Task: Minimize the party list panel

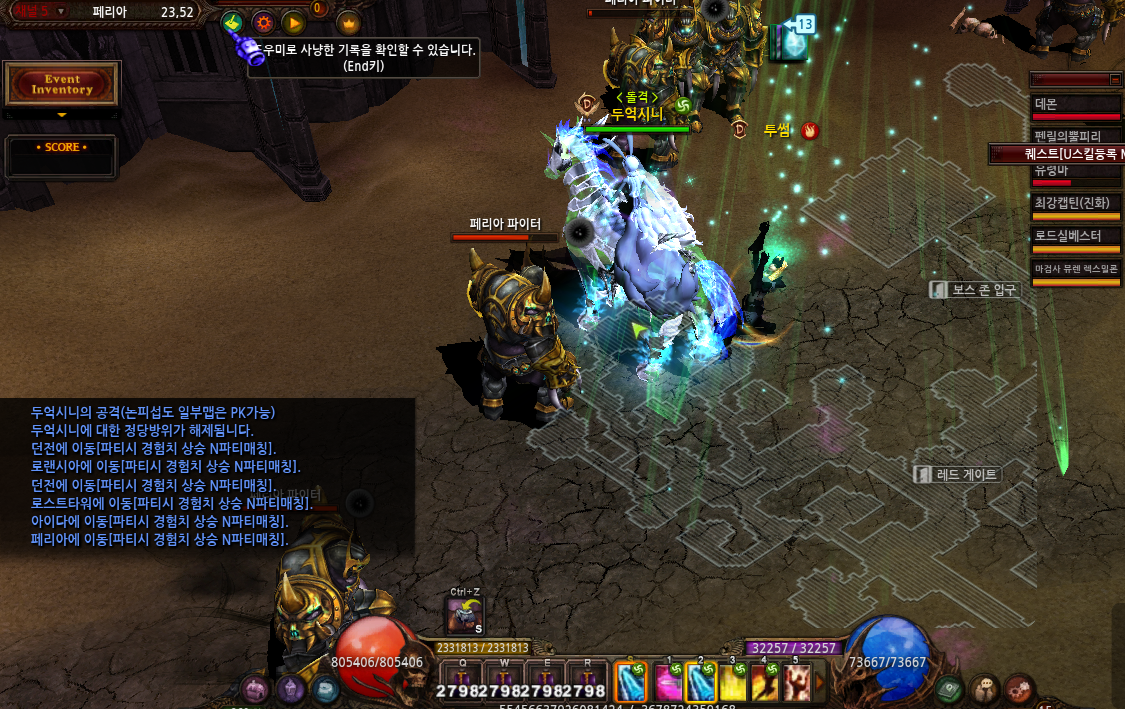Action: click(1115, 79)
